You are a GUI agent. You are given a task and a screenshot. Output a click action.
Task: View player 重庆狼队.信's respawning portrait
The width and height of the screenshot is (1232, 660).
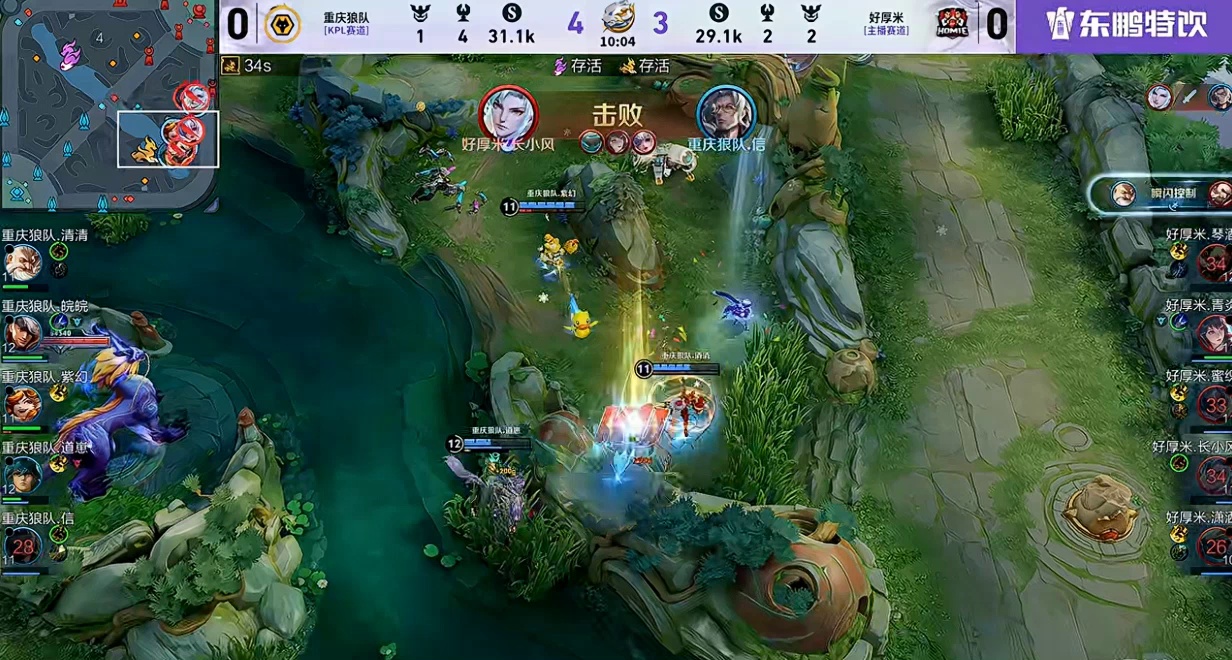point(21,544)
